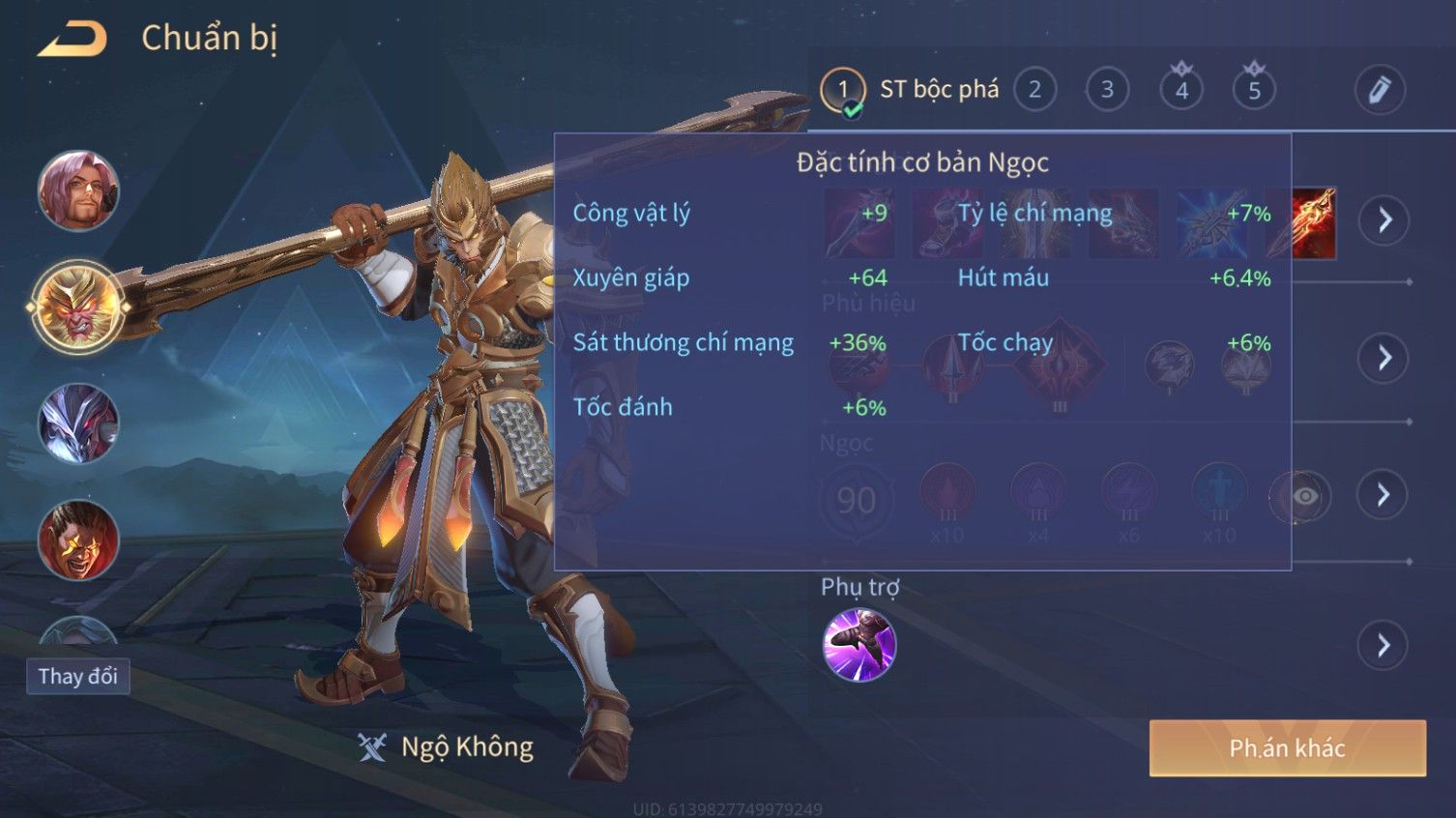This screenshot has width=1456, height=818.
Task: Expand the Ngọc row arrow
Action: pos(1383,495)
